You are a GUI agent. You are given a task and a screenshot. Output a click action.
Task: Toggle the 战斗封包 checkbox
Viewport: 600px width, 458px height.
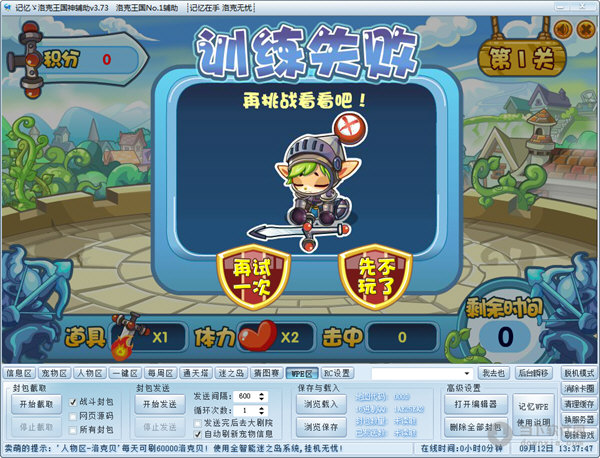[x=72, y=401]
